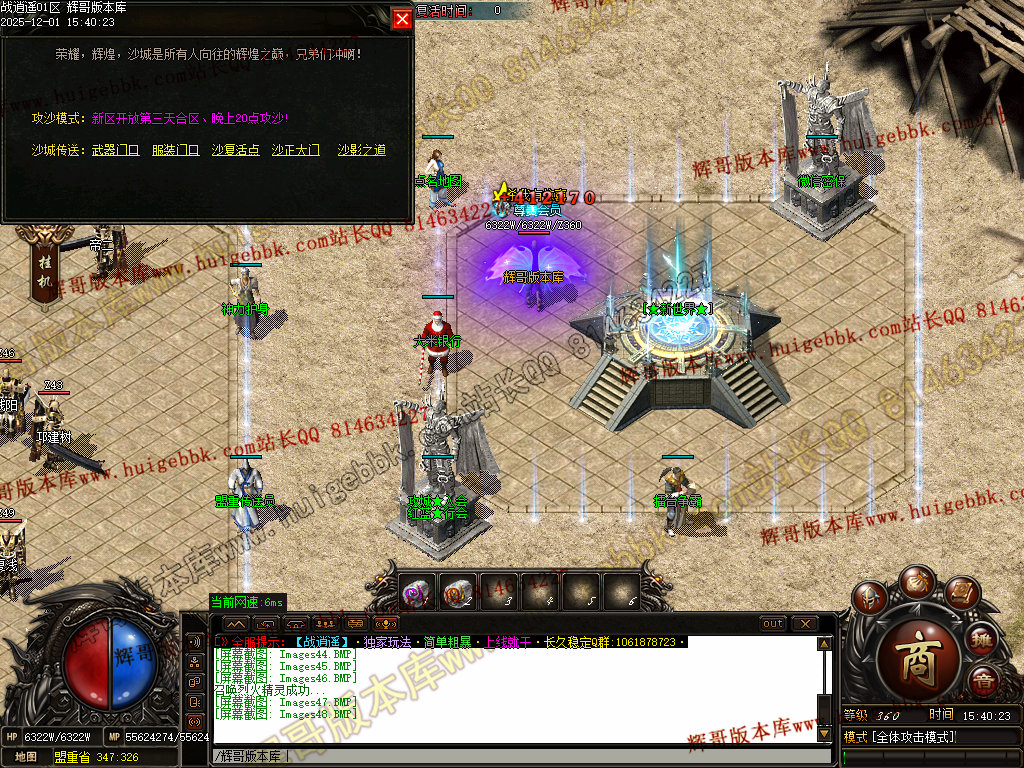Open the 地图 map button
1024x768 pixels.
coord(26,757)
